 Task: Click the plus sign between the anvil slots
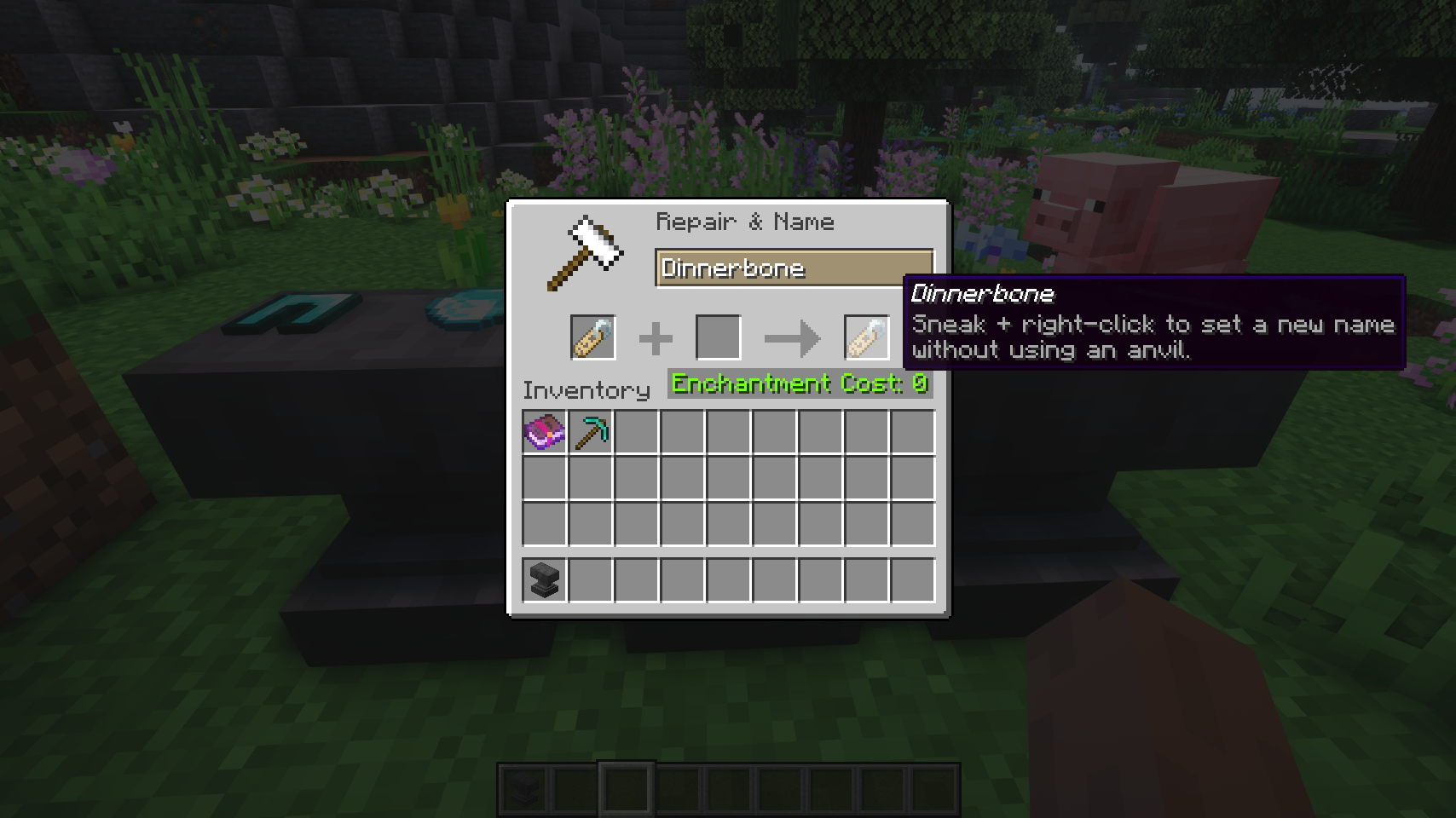(656, 337)
